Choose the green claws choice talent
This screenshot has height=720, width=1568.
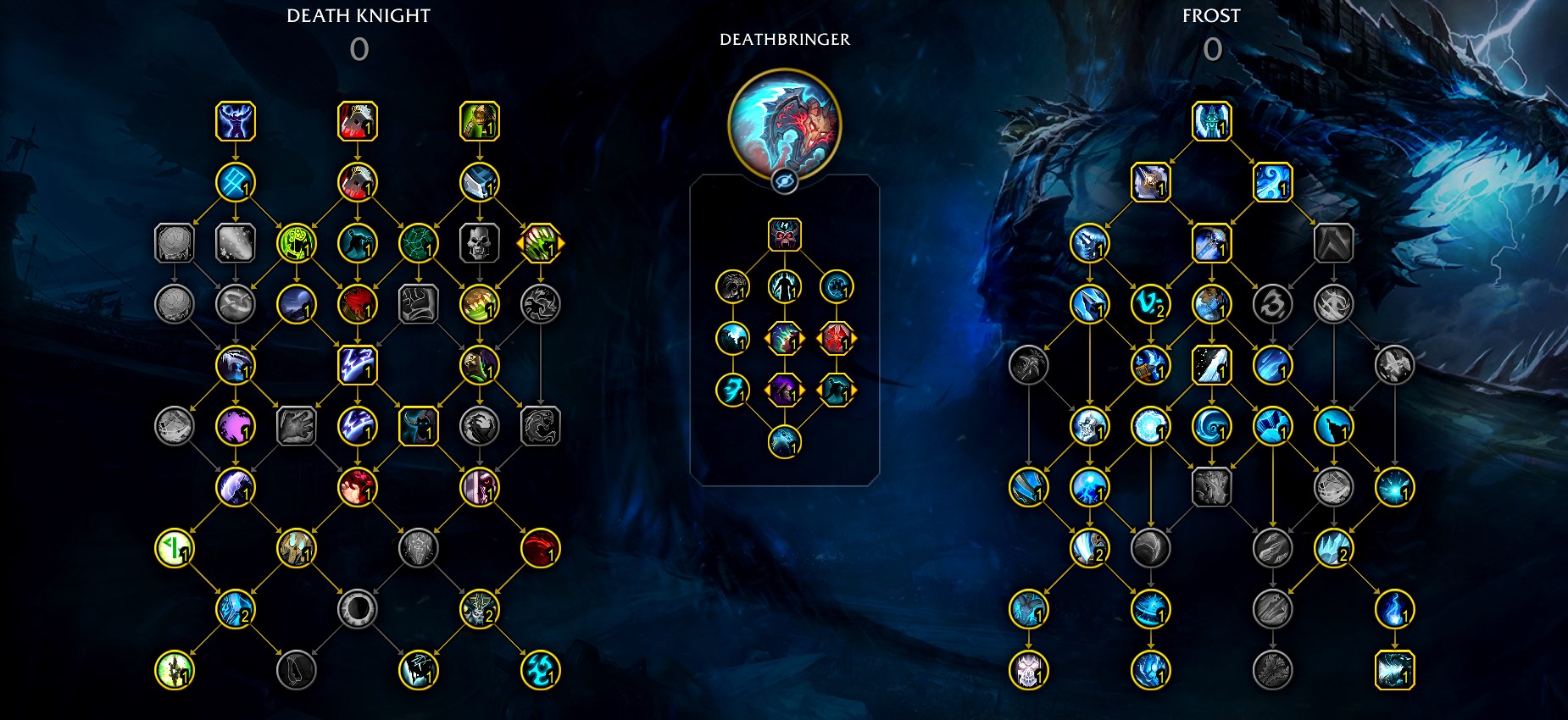pos(540,243)
